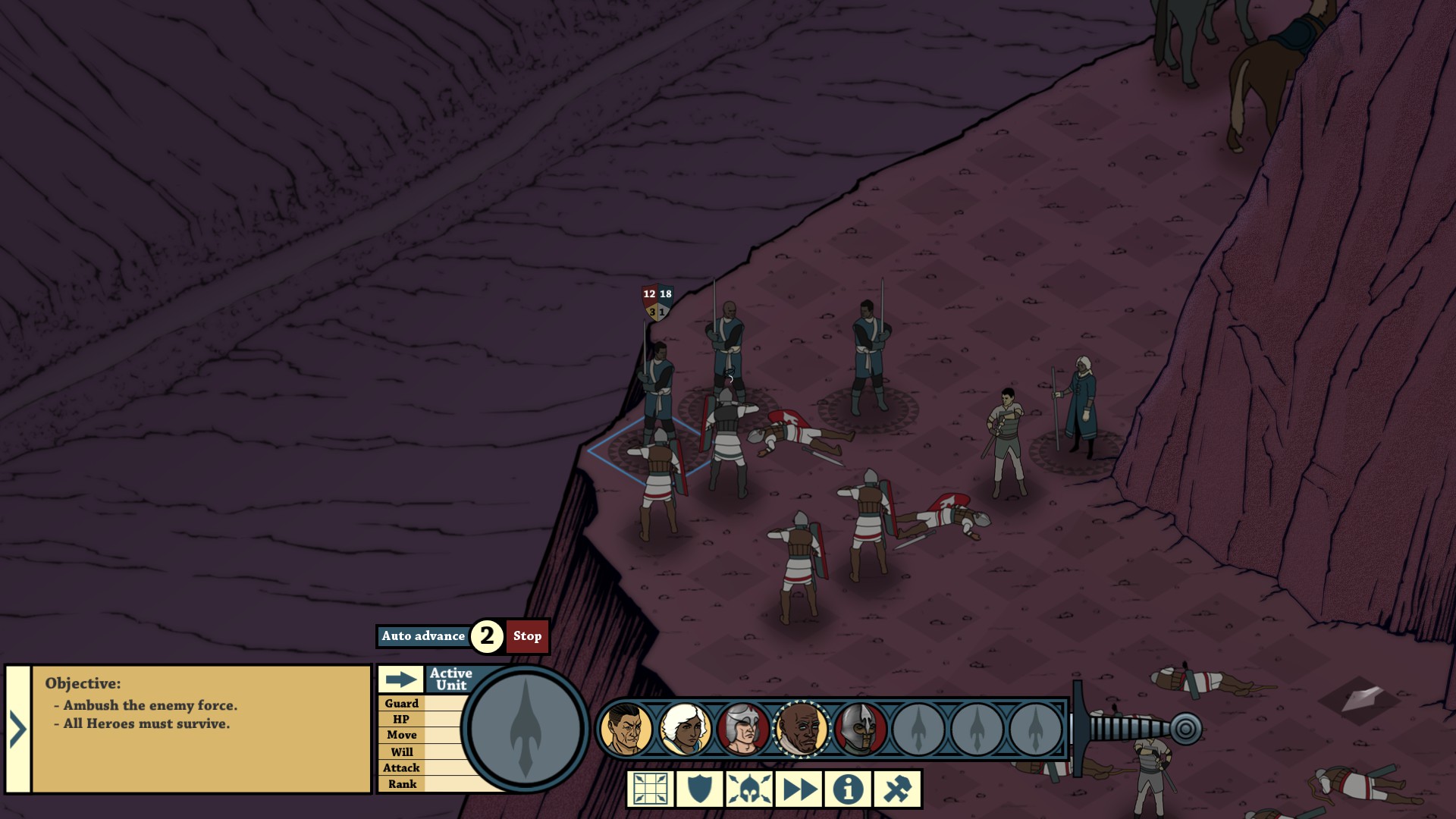The height and width of the screenshot is (819, 1456).
Task: Select the white-haired woman portrait
Action: pyautogui.click(x=684, y=729)
